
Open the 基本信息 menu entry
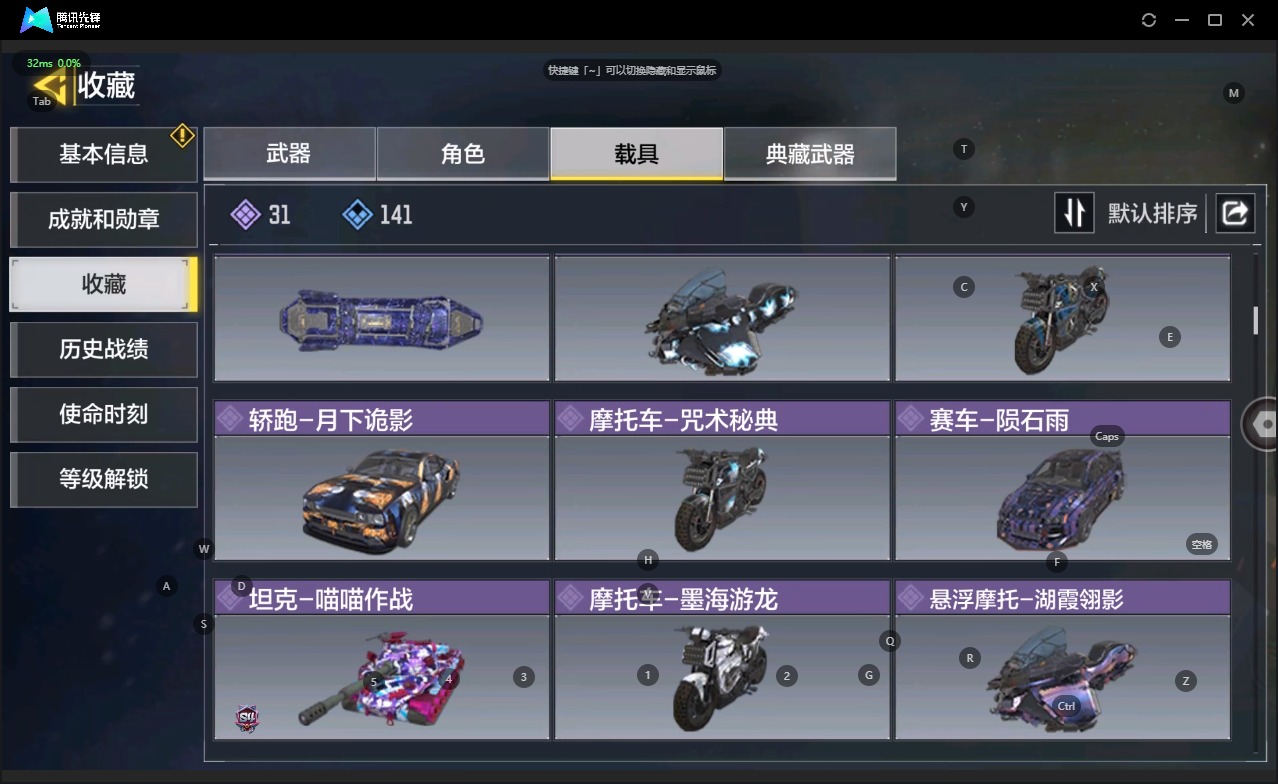(103, 154)
